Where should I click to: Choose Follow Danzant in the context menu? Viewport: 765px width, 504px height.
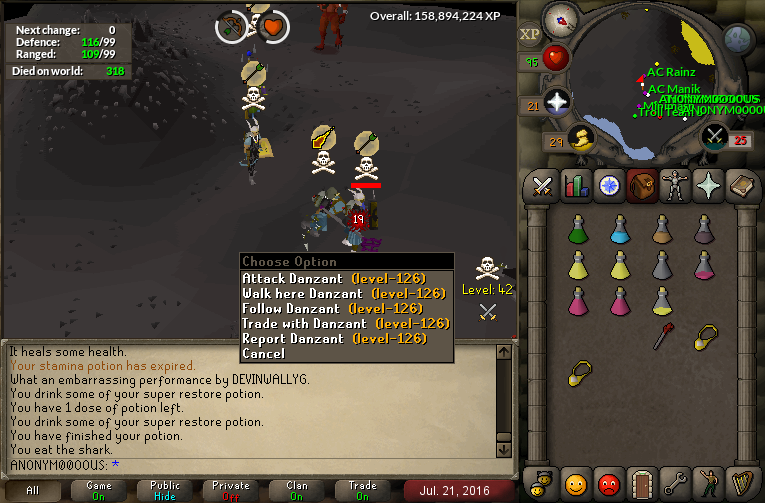pos(334,308)
